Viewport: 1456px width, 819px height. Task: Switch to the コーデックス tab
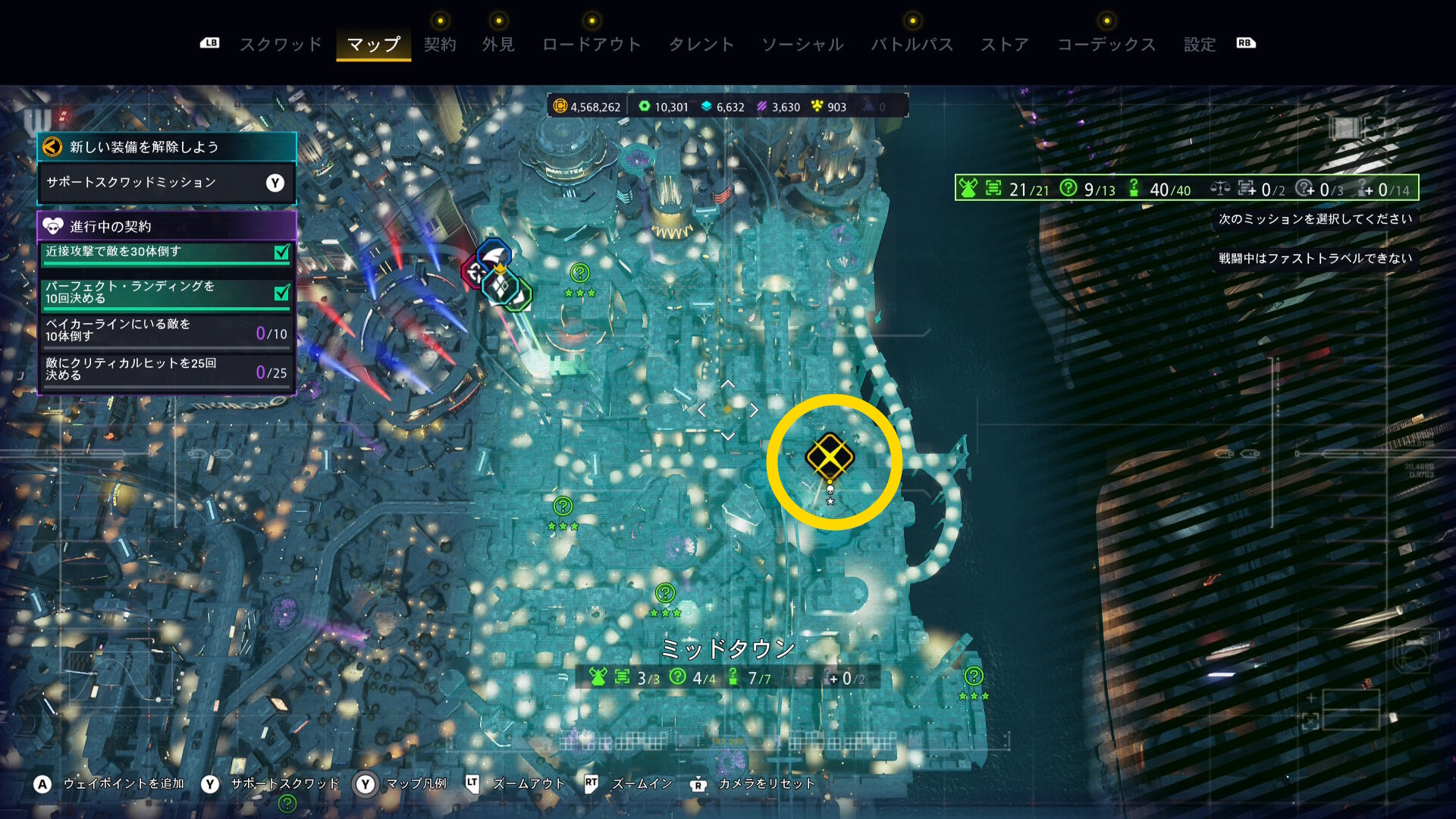click(1106, 45)
